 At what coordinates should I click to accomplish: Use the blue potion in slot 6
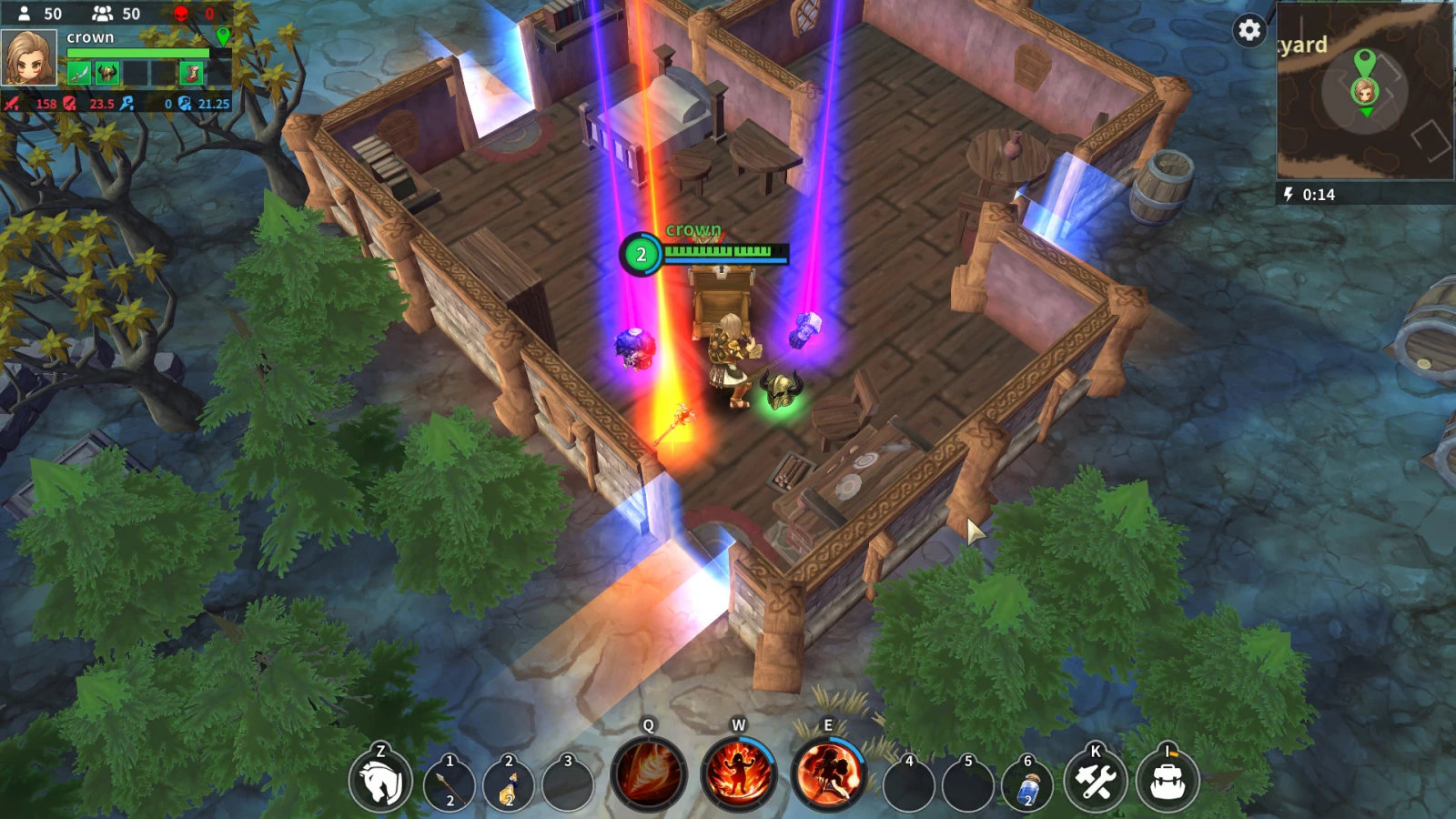click(1027, 784)
